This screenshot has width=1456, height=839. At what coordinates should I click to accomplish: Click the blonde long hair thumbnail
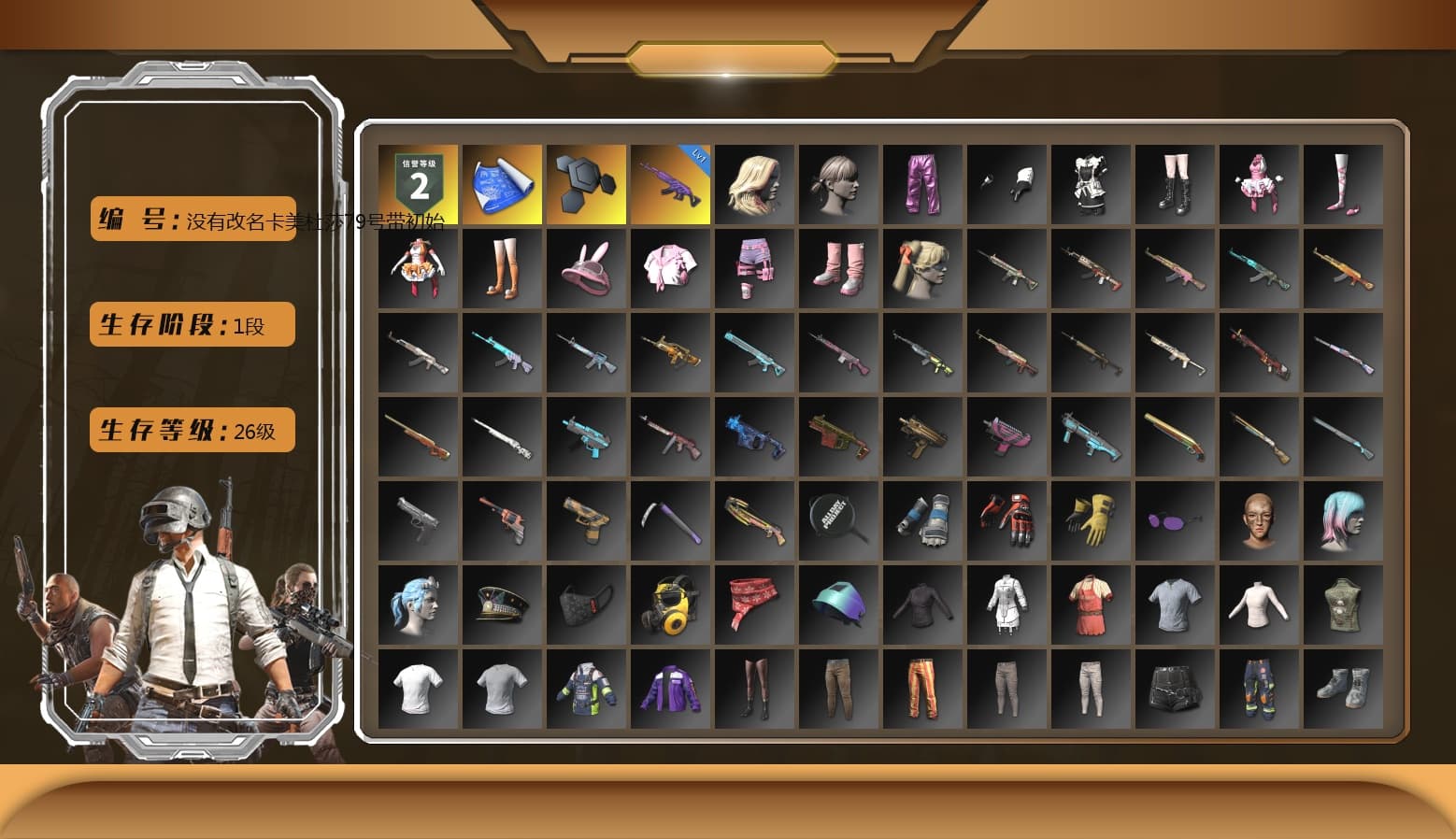753,182
